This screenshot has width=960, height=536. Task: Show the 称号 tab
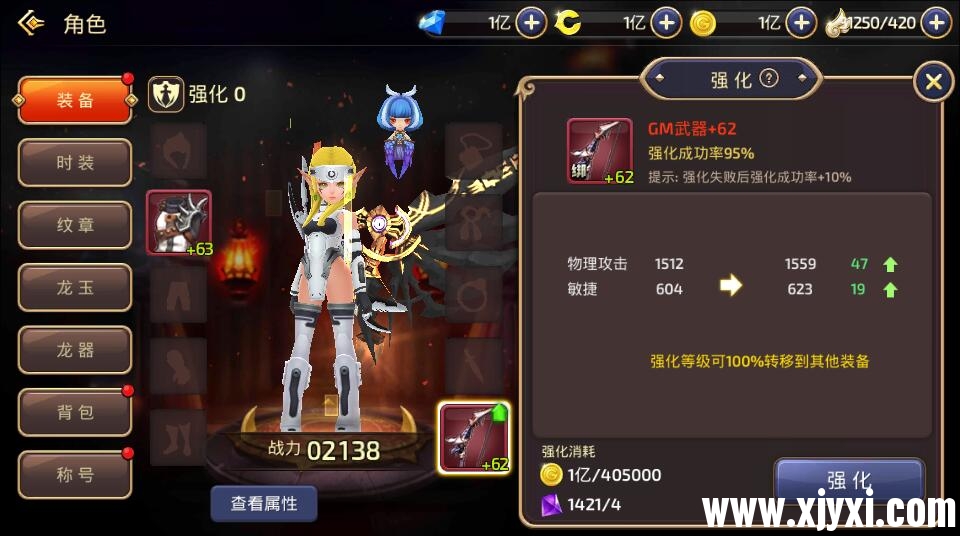click(75, 475)
